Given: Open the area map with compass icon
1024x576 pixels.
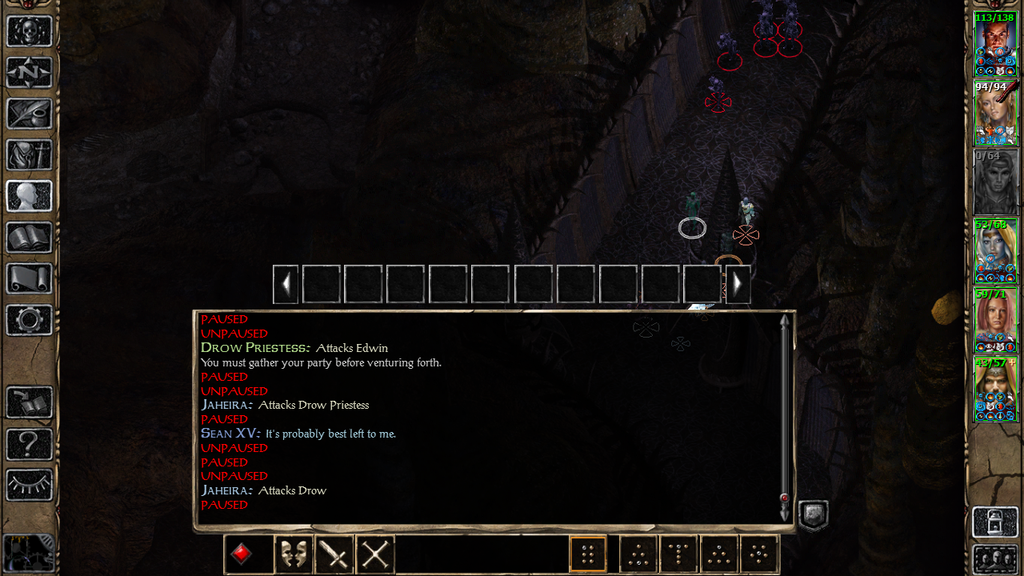Looking at the screenshot, I should 29,72.
